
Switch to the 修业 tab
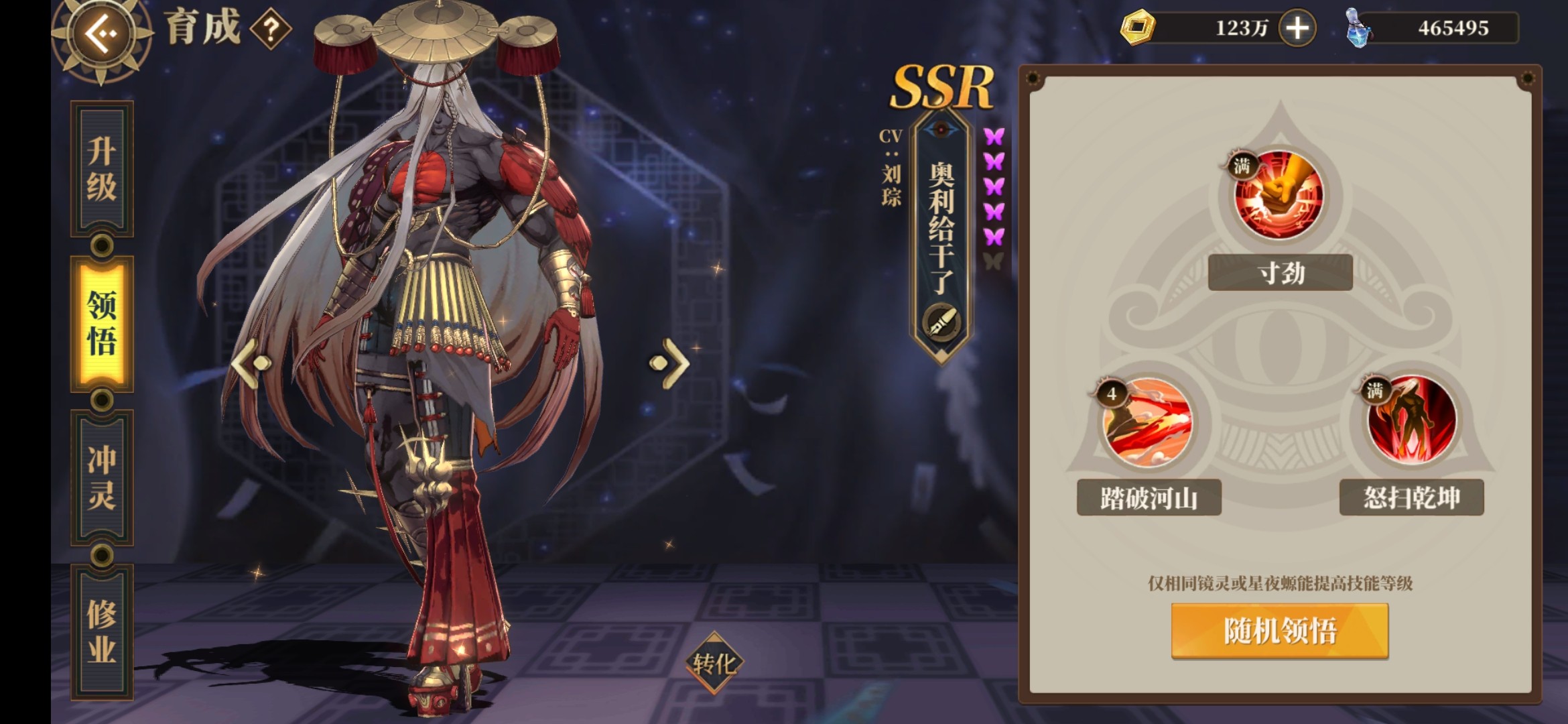[102, 631]
